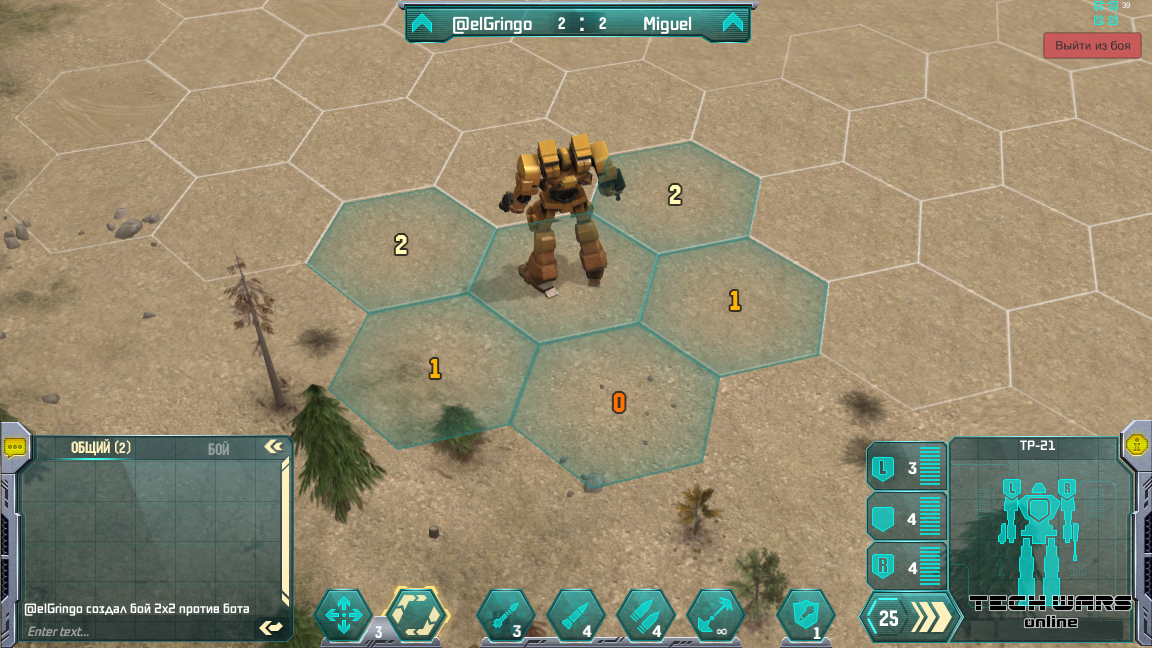Use the infinite-ammo melee strike icon
This screenshot has height=648, width=1152.
coord(715,615)
